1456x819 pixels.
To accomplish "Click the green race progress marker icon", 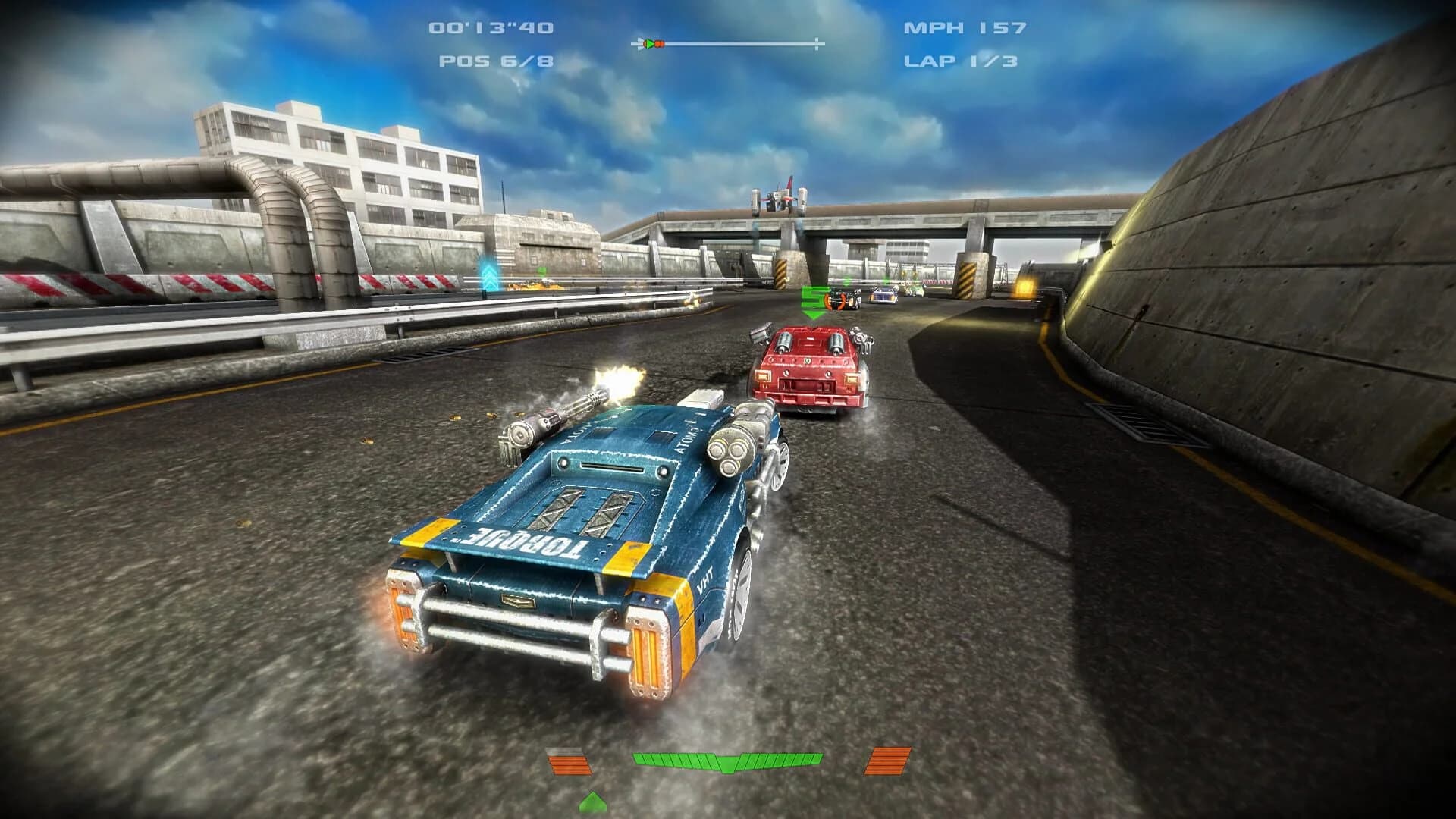I will [648, 43].
